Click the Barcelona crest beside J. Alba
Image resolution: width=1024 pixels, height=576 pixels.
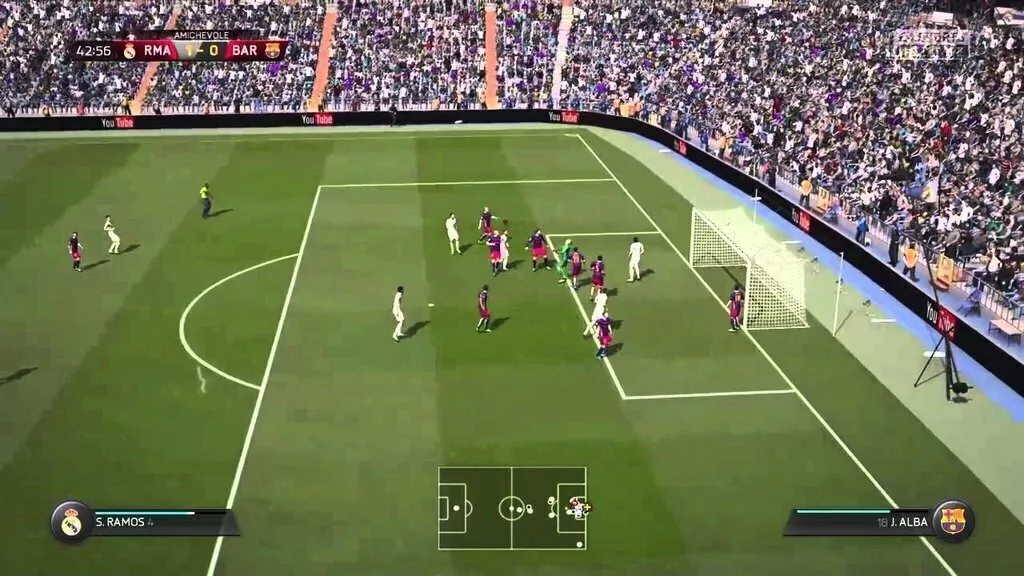952,521
